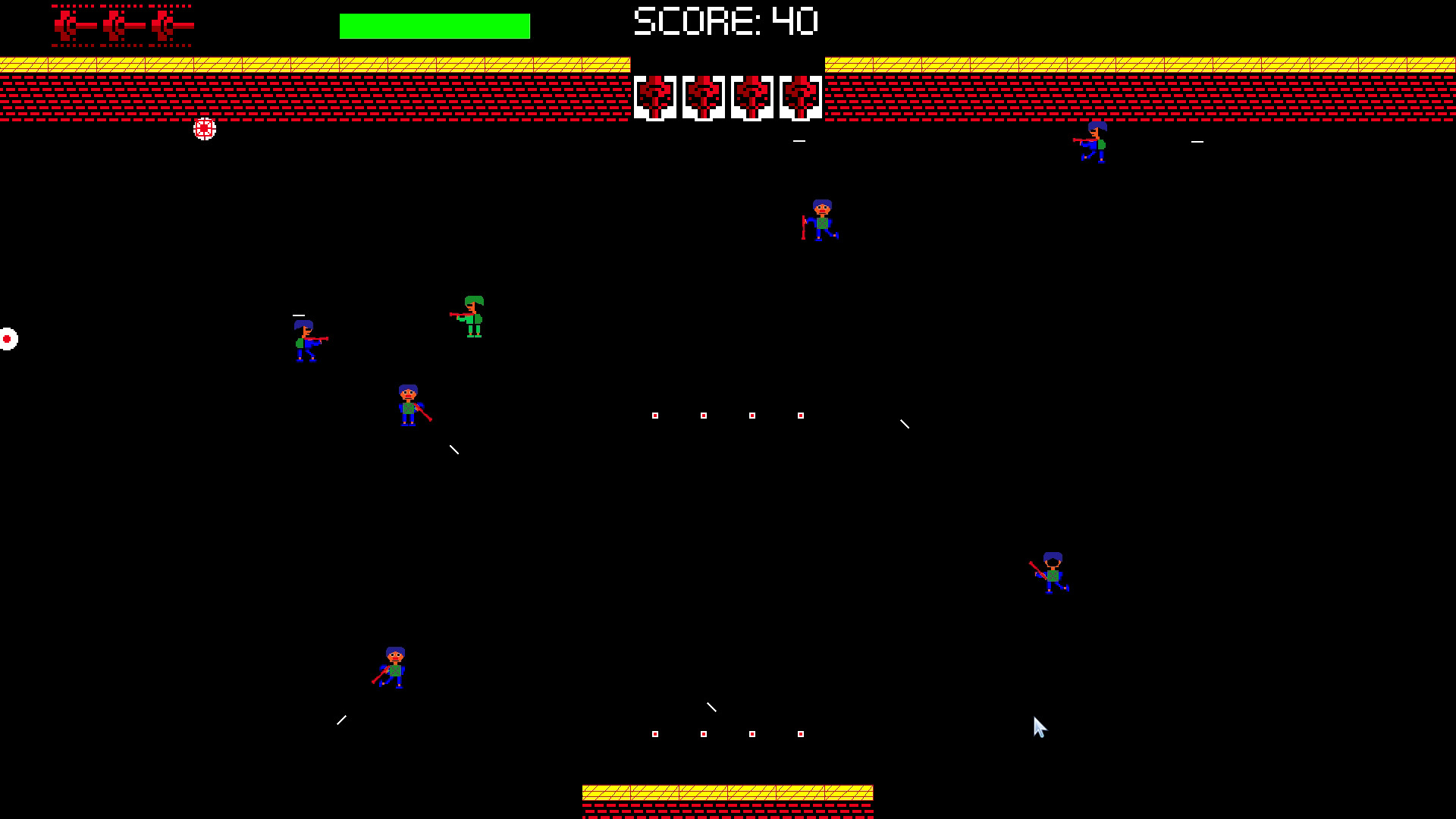Click the third skull turret emblem
The width and height of the screenshot is (1456, 819).
pos(752,96)
